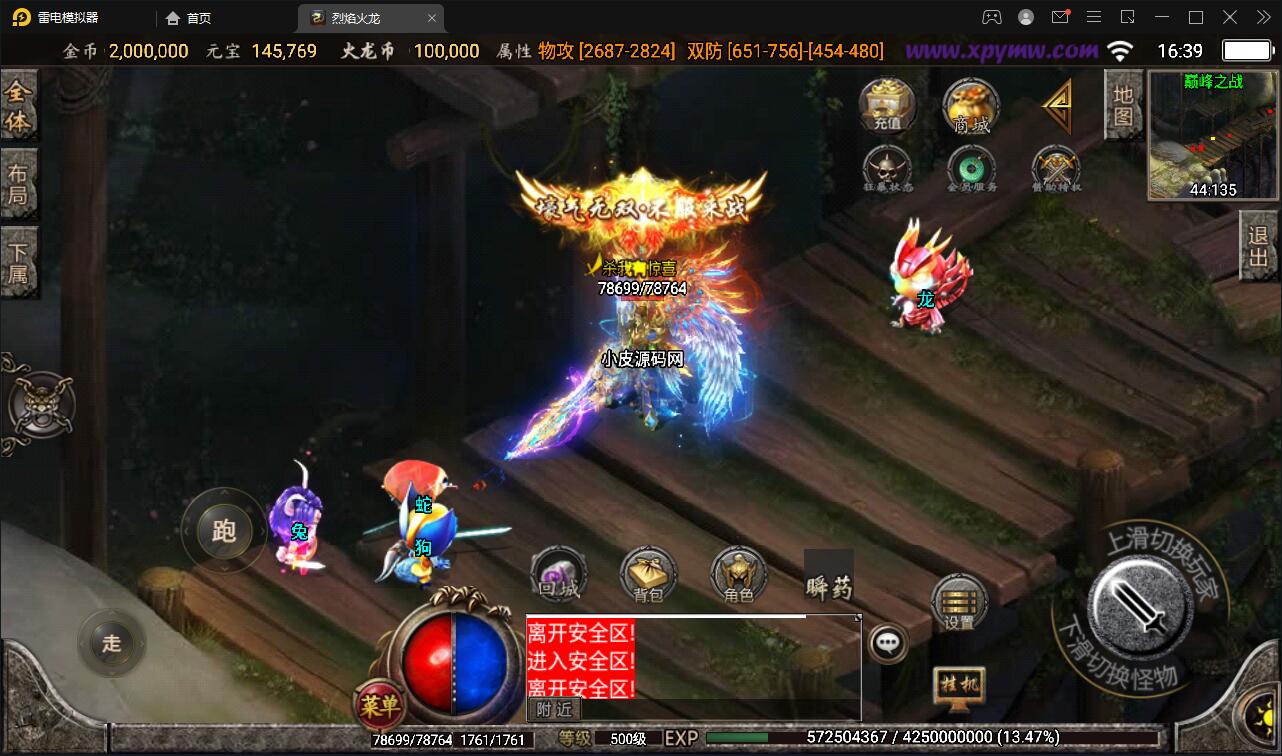Collapse icon panel with gold triangle arrow
The width and height of the screenshot is (1282, 756).
(1056, 105)
